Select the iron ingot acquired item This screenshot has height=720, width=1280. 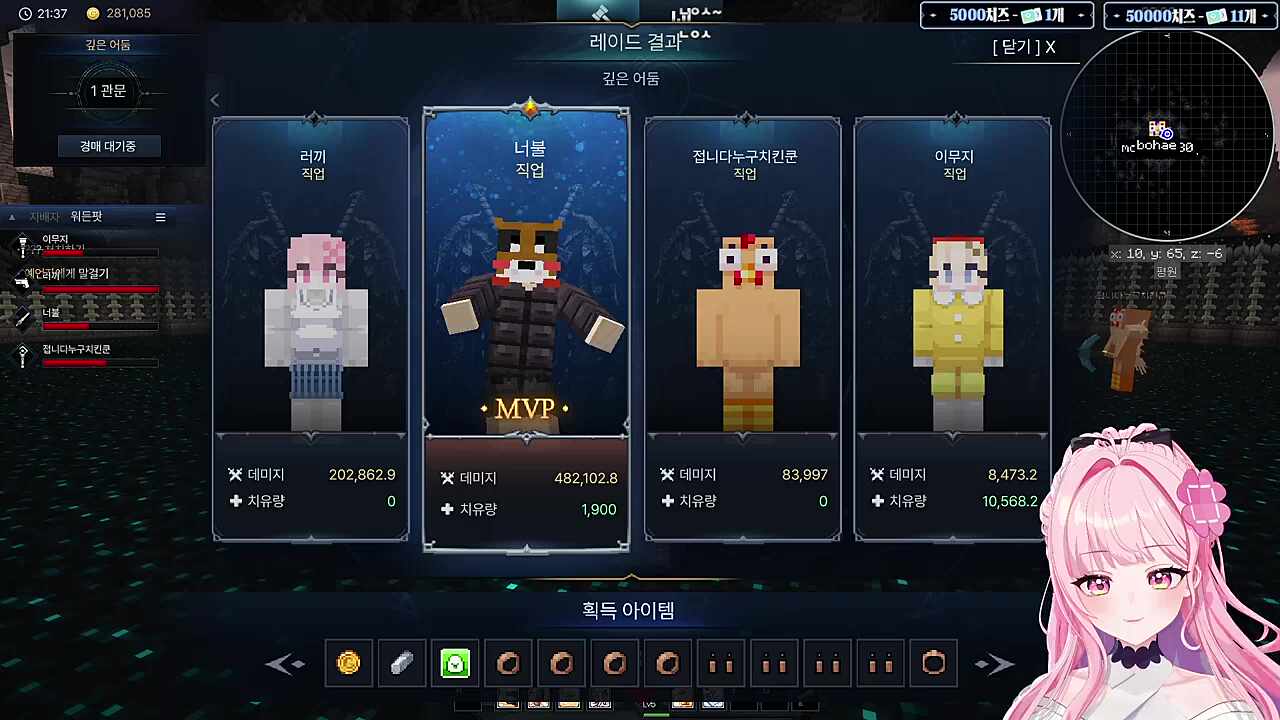tap(402, 663)
